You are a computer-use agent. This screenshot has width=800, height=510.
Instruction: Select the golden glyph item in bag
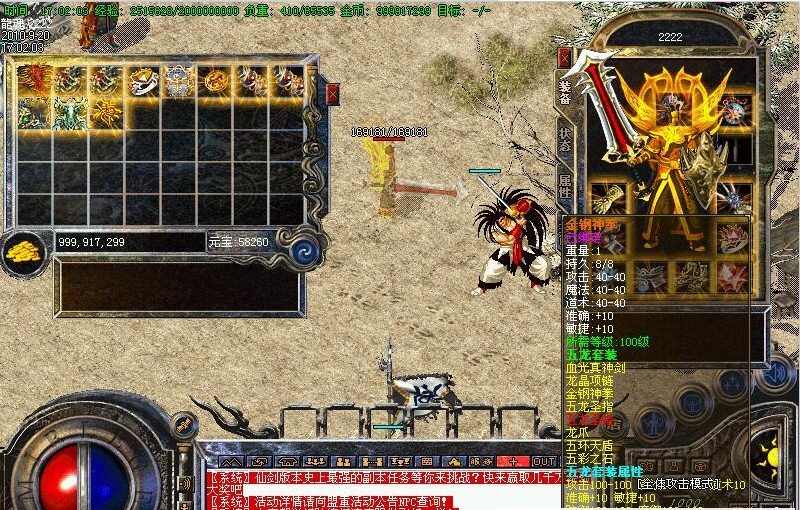point(107,113)
